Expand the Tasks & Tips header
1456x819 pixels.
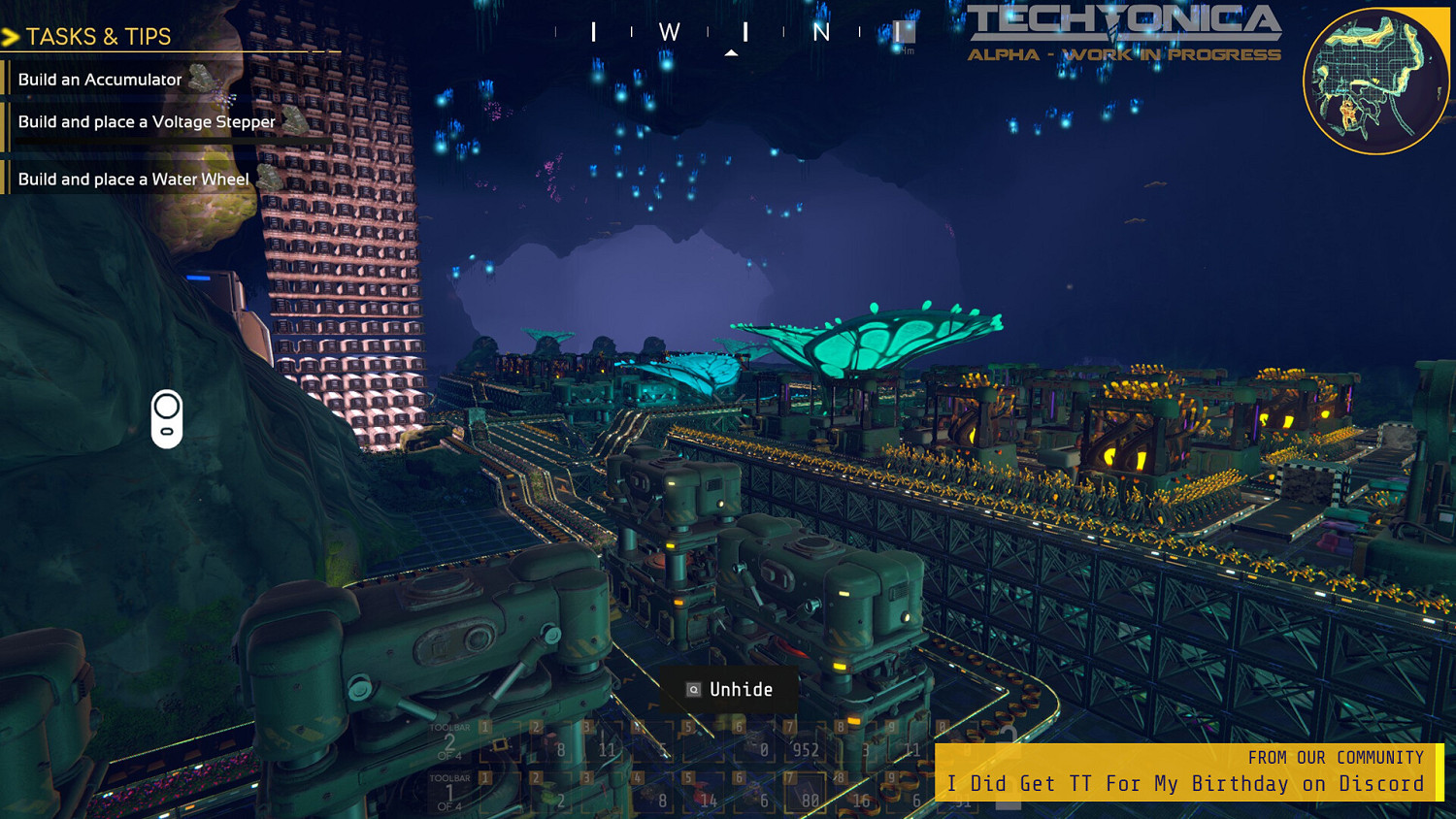tap(97, 37)
